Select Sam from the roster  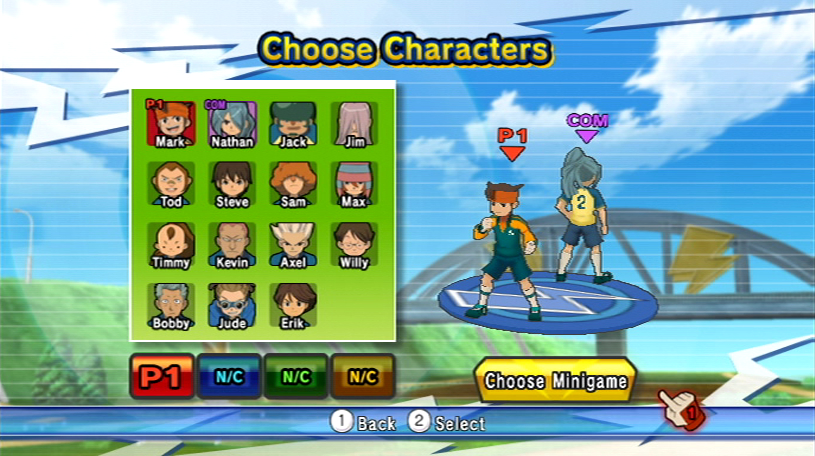(293, 183)
